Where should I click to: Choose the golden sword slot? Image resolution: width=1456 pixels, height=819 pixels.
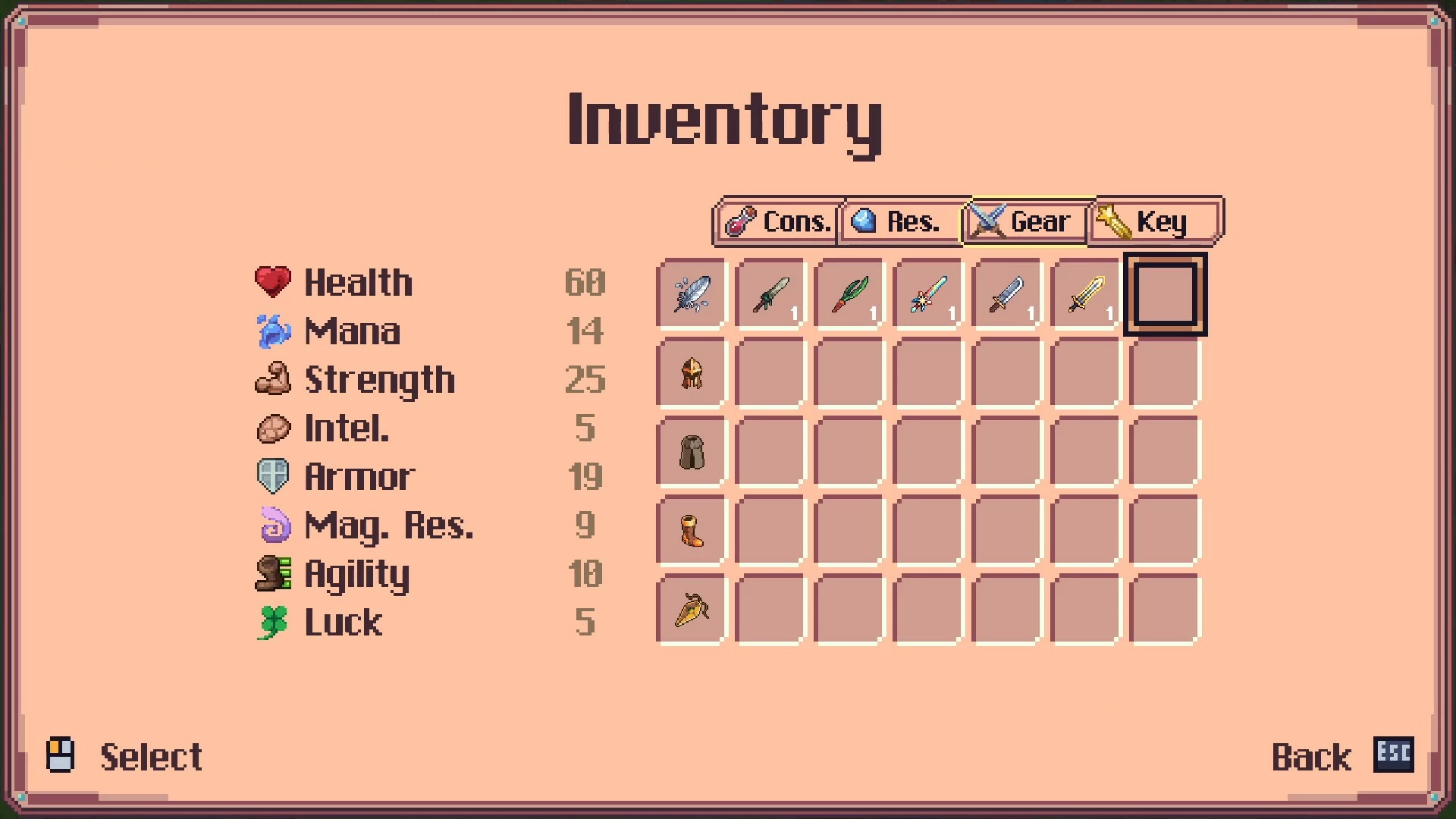pos(1086,294)
